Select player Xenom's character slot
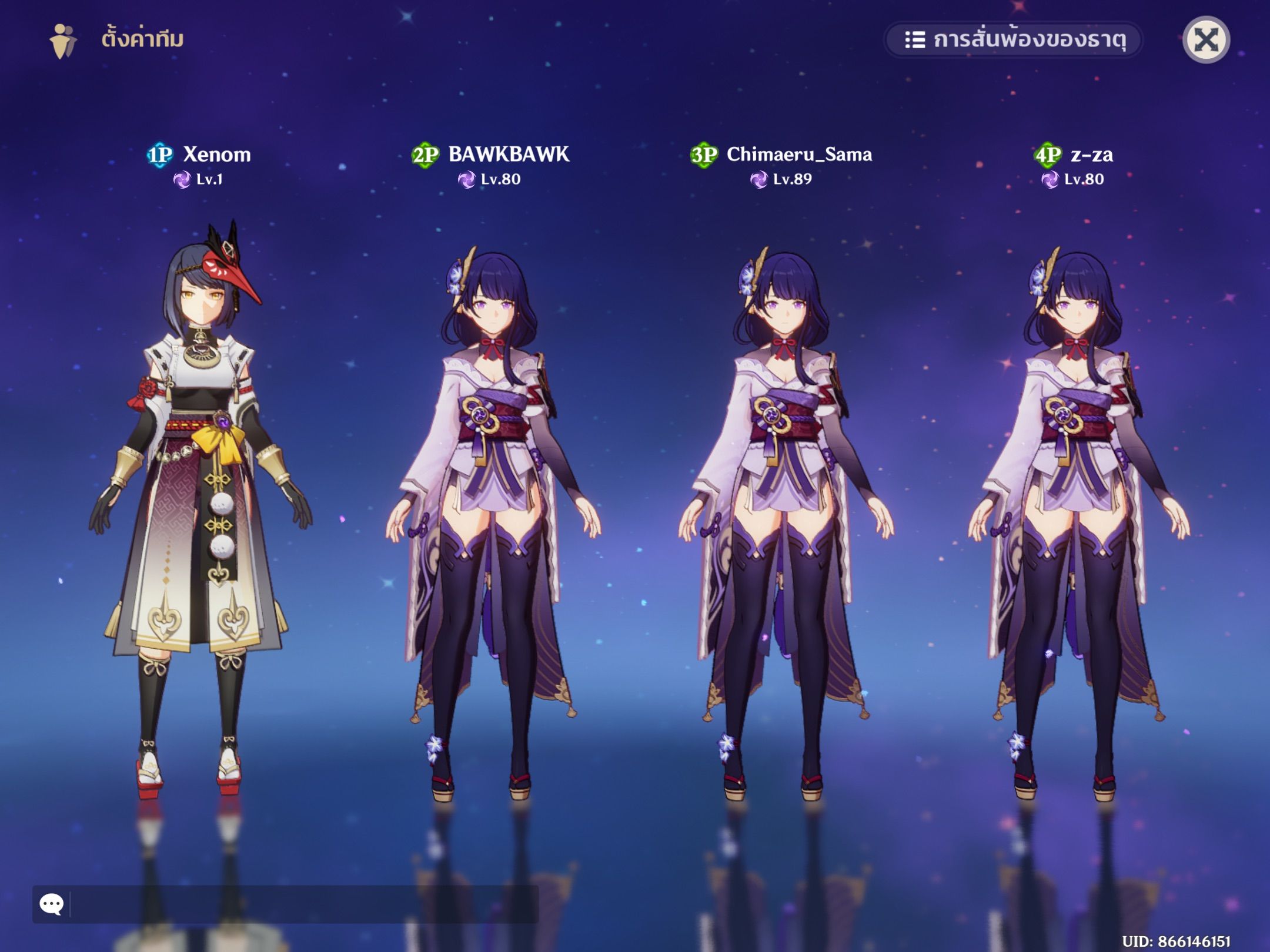 [200, 505]
